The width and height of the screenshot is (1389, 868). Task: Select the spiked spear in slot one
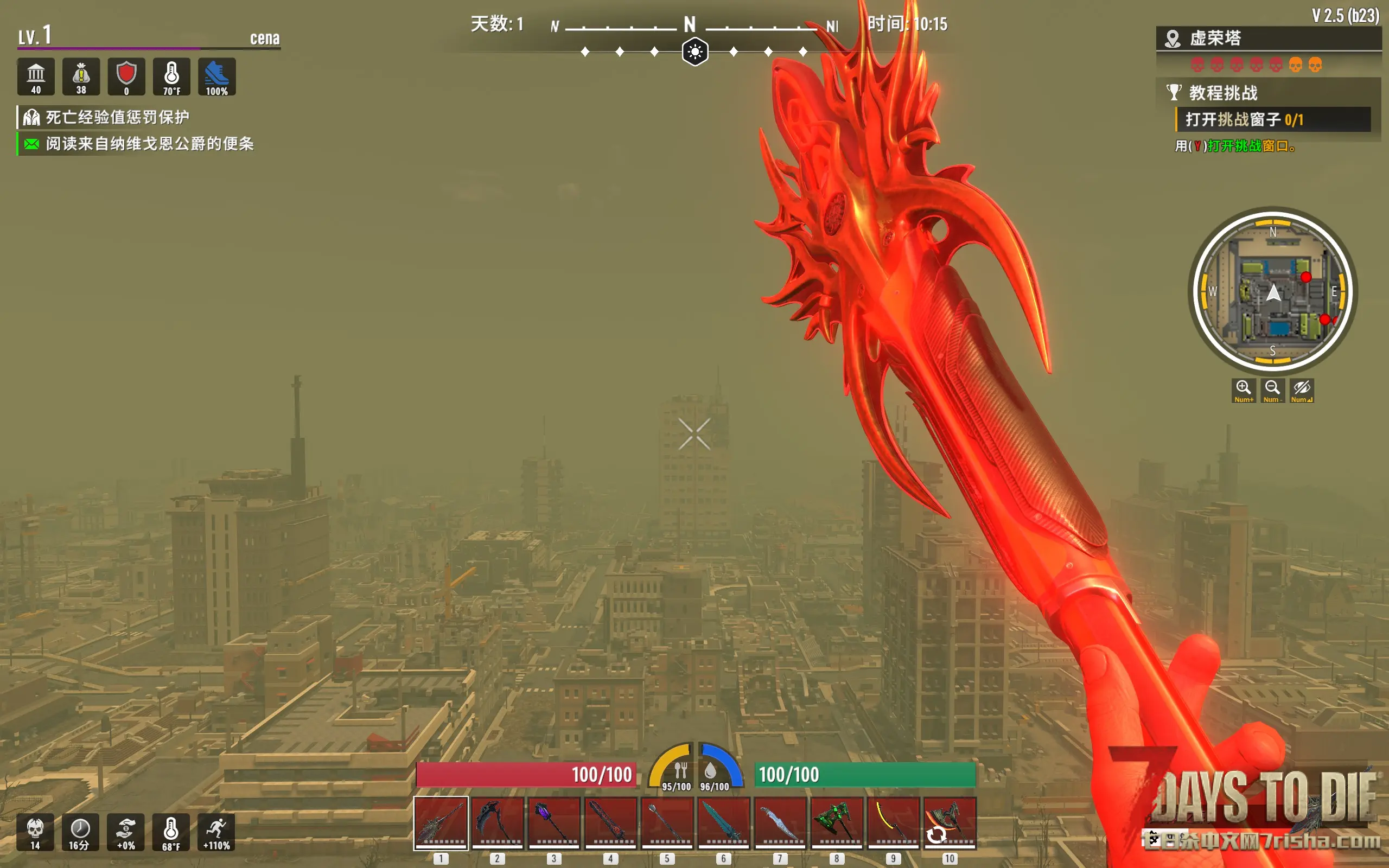441,822
